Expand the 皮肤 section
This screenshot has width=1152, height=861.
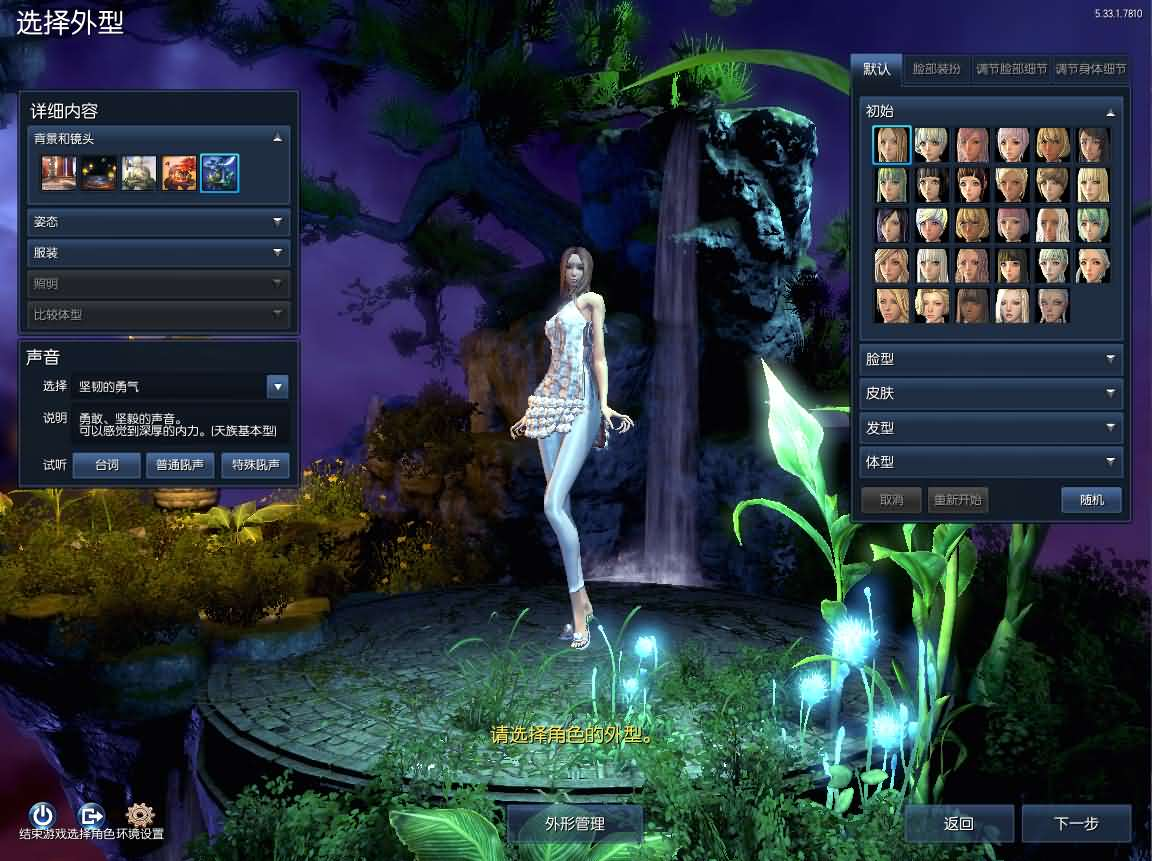[x=990, y=393]
